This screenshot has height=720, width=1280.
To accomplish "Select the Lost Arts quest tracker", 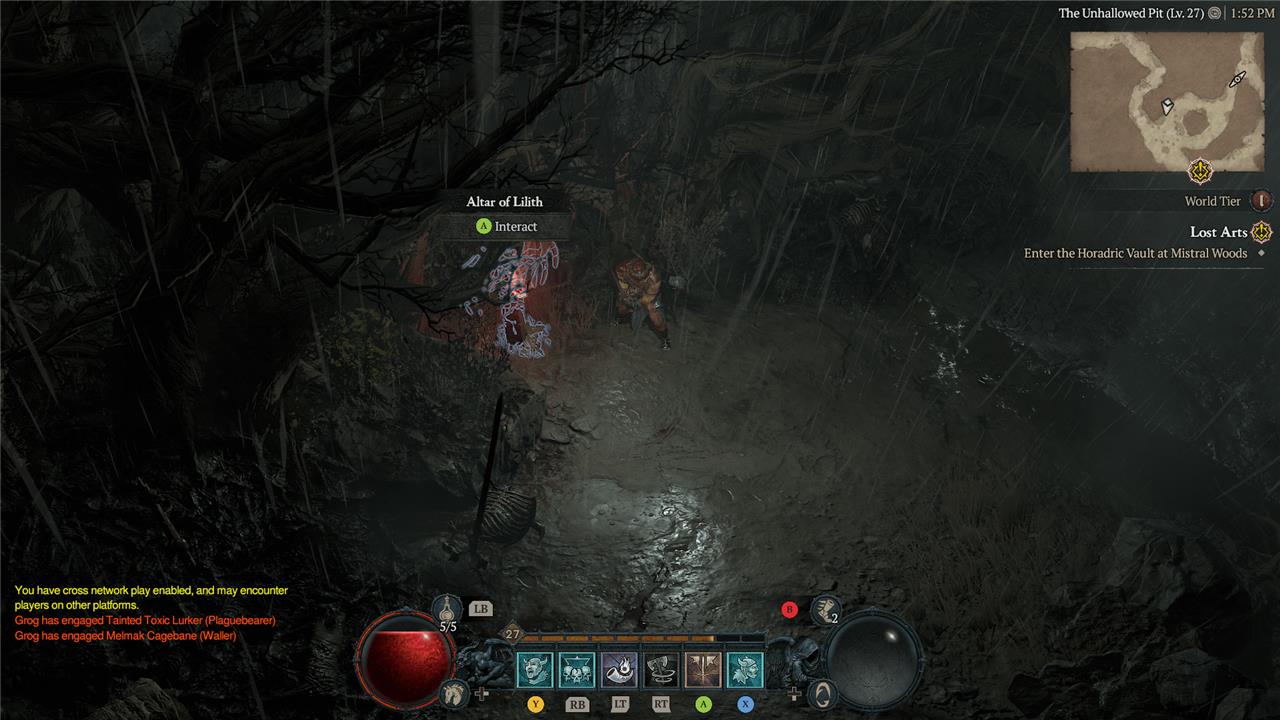I will click(x=1218, y=232).
